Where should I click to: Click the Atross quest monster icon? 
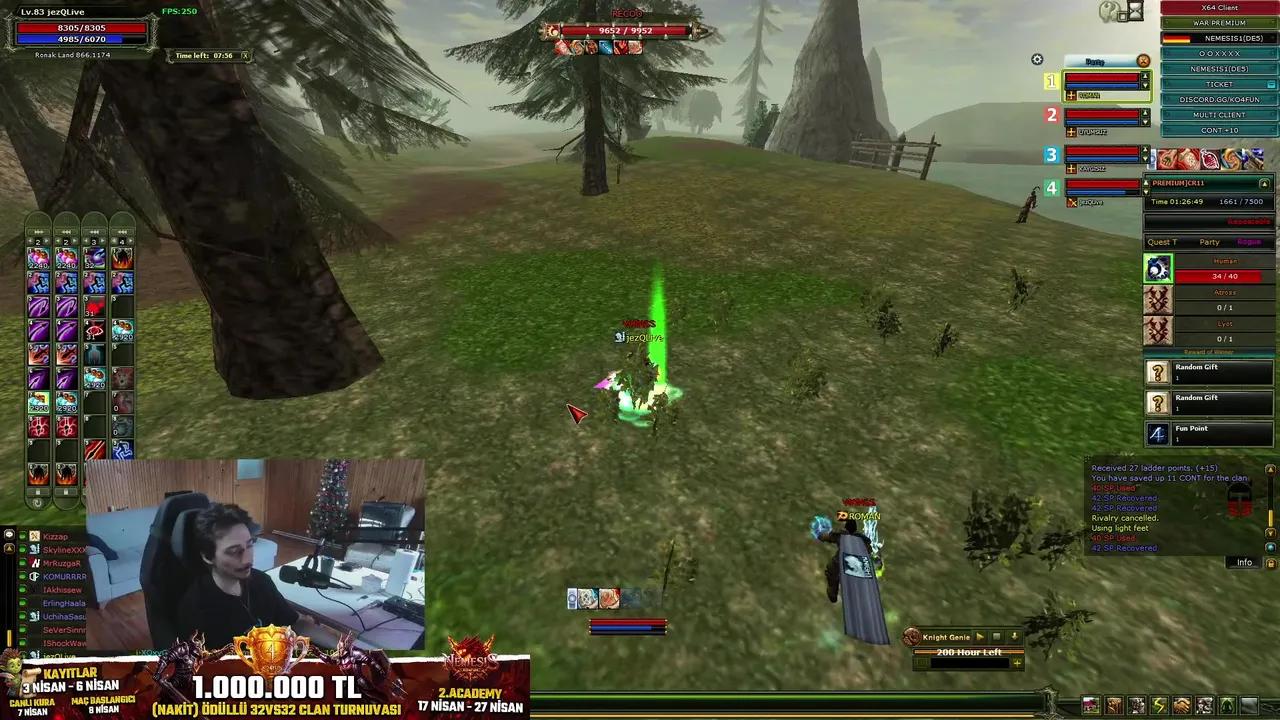tap(1158, 300)
